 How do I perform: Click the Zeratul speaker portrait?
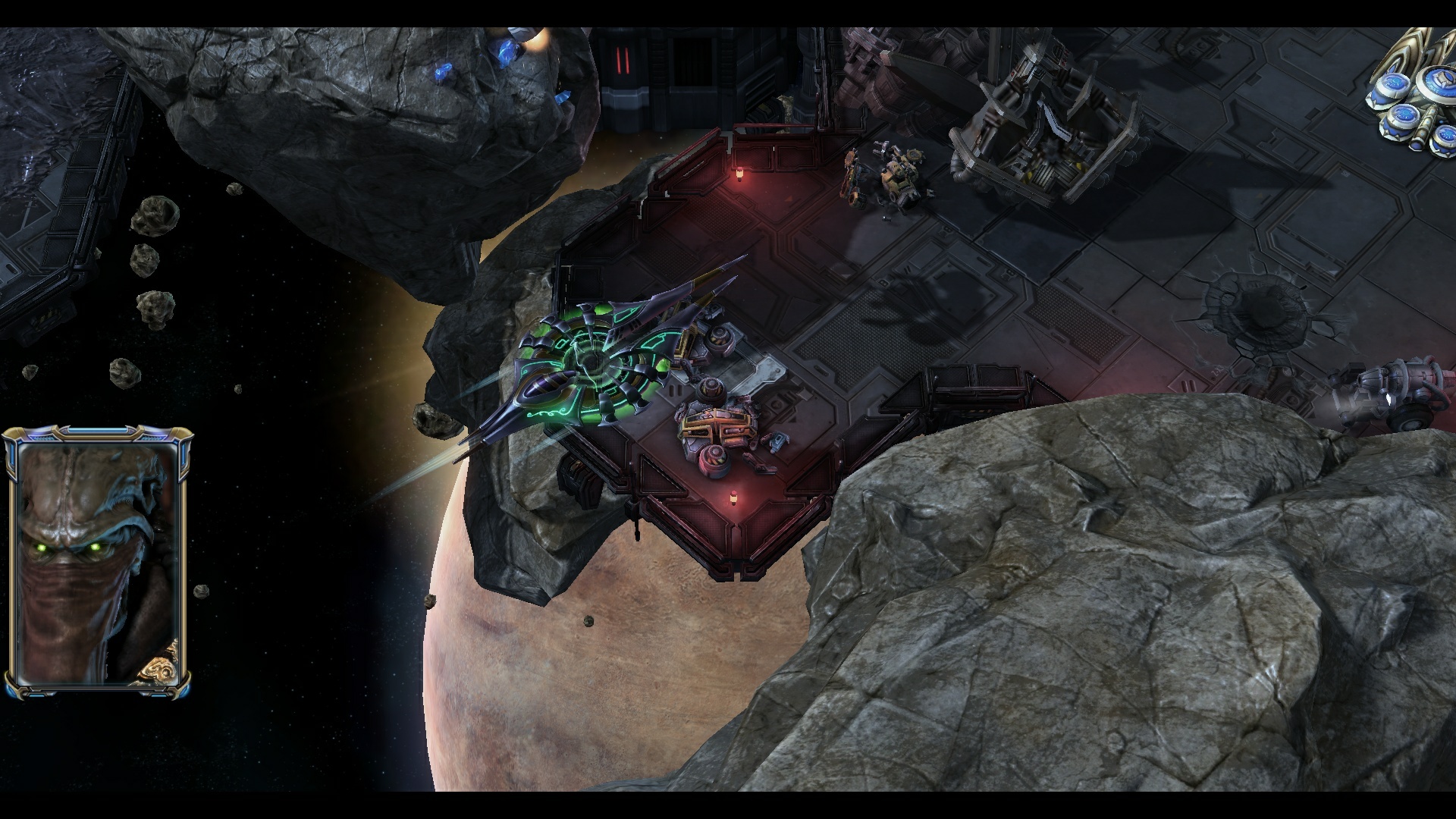(97, 563)
